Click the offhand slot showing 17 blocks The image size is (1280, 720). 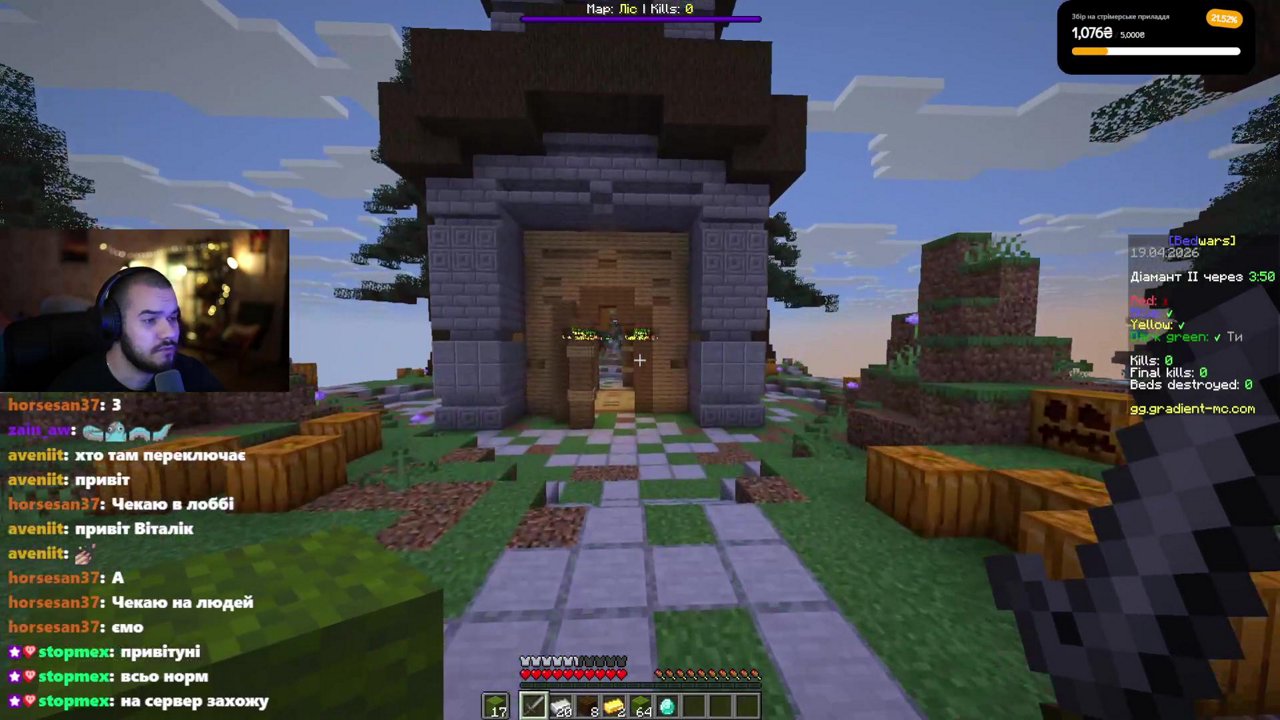(498, 707)
